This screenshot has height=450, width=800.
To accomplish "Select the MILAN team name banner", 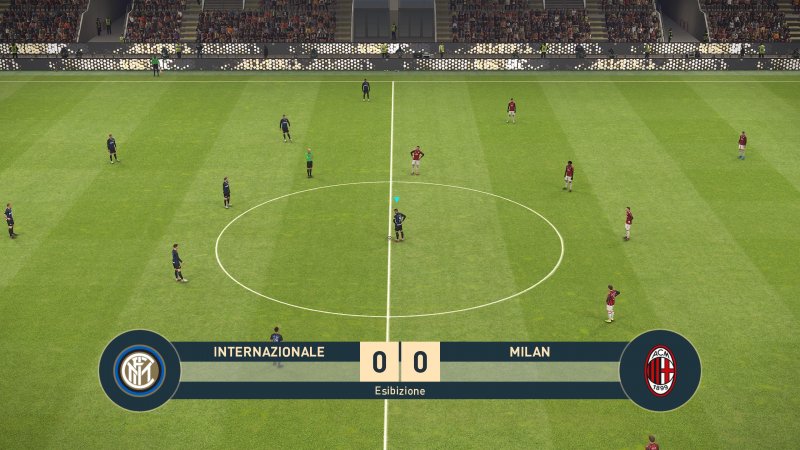I will tap(530, 352).
